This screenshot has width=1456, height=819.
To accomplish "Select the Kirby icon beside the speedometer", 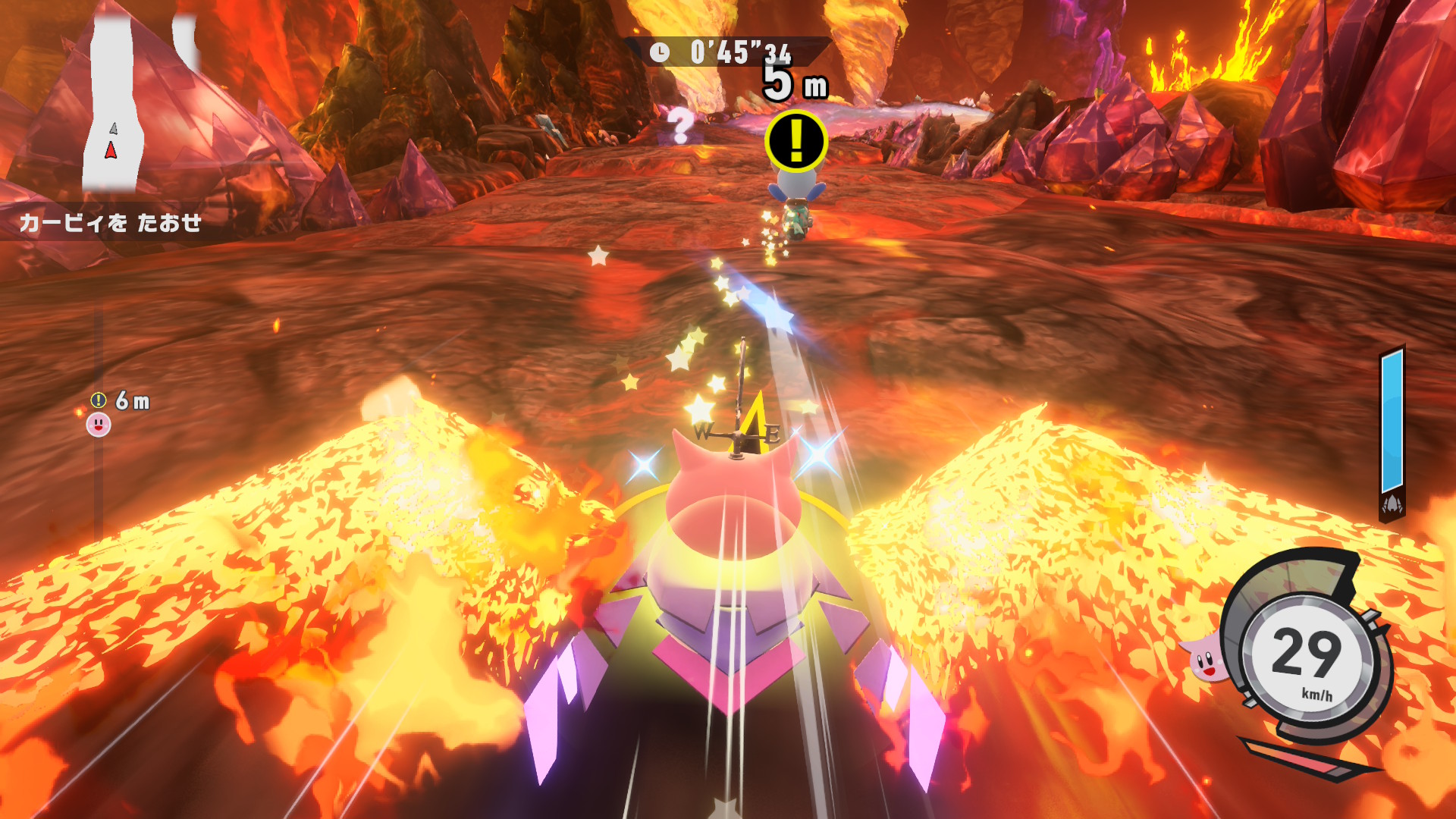I will (1204, 658).
